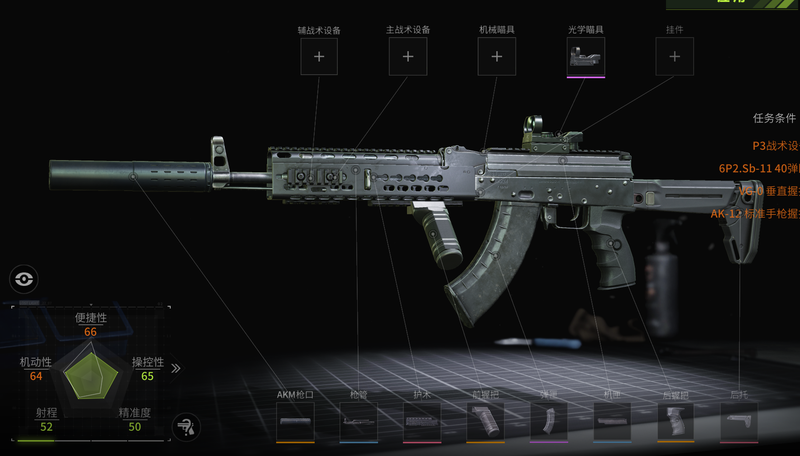The height and width of the screenshot is (456, 800).
Task: Expand stats panel with double-arrow
Action: point(176,368)
